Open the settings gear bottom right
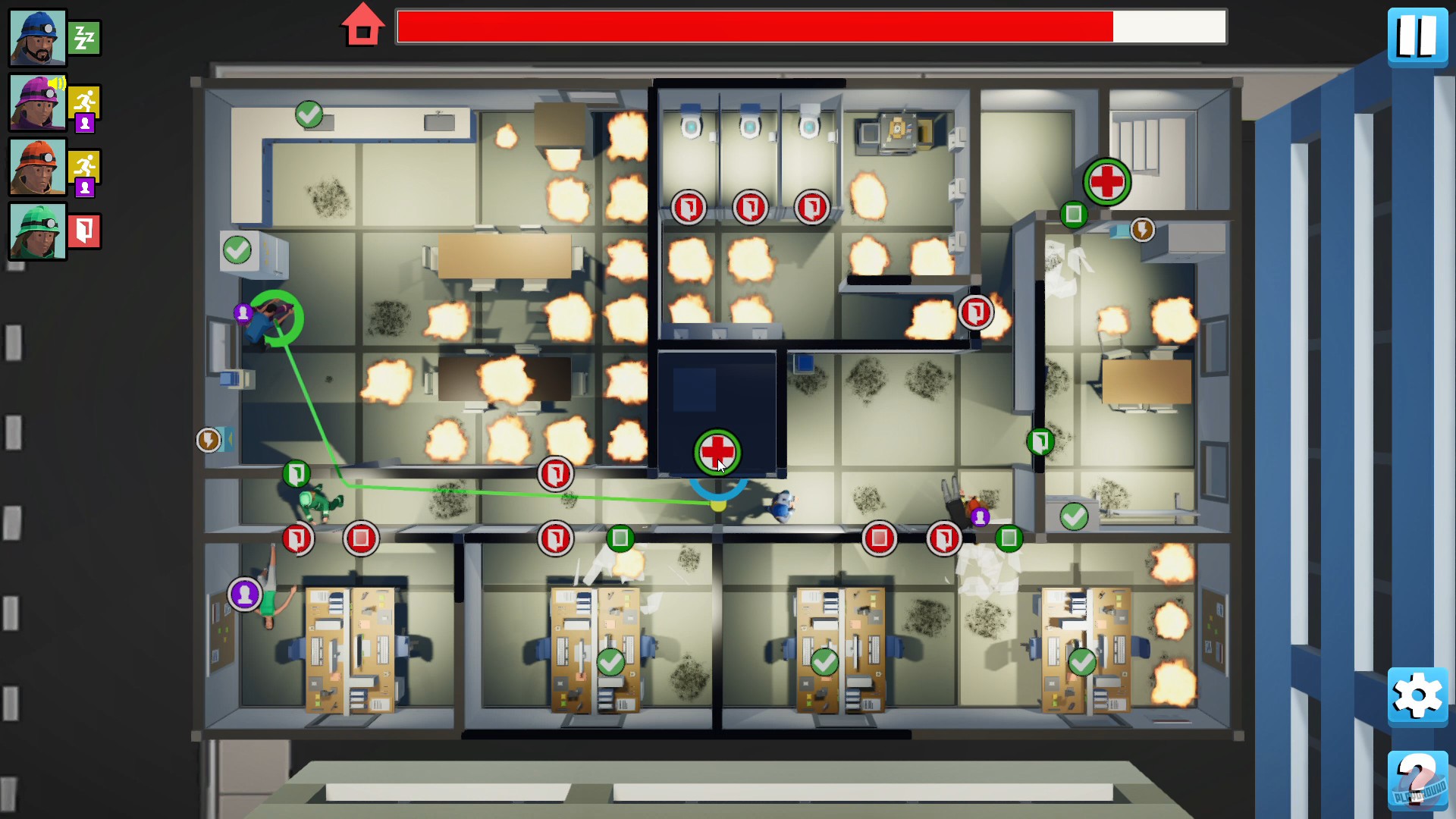 click(x=1417, y=696)
